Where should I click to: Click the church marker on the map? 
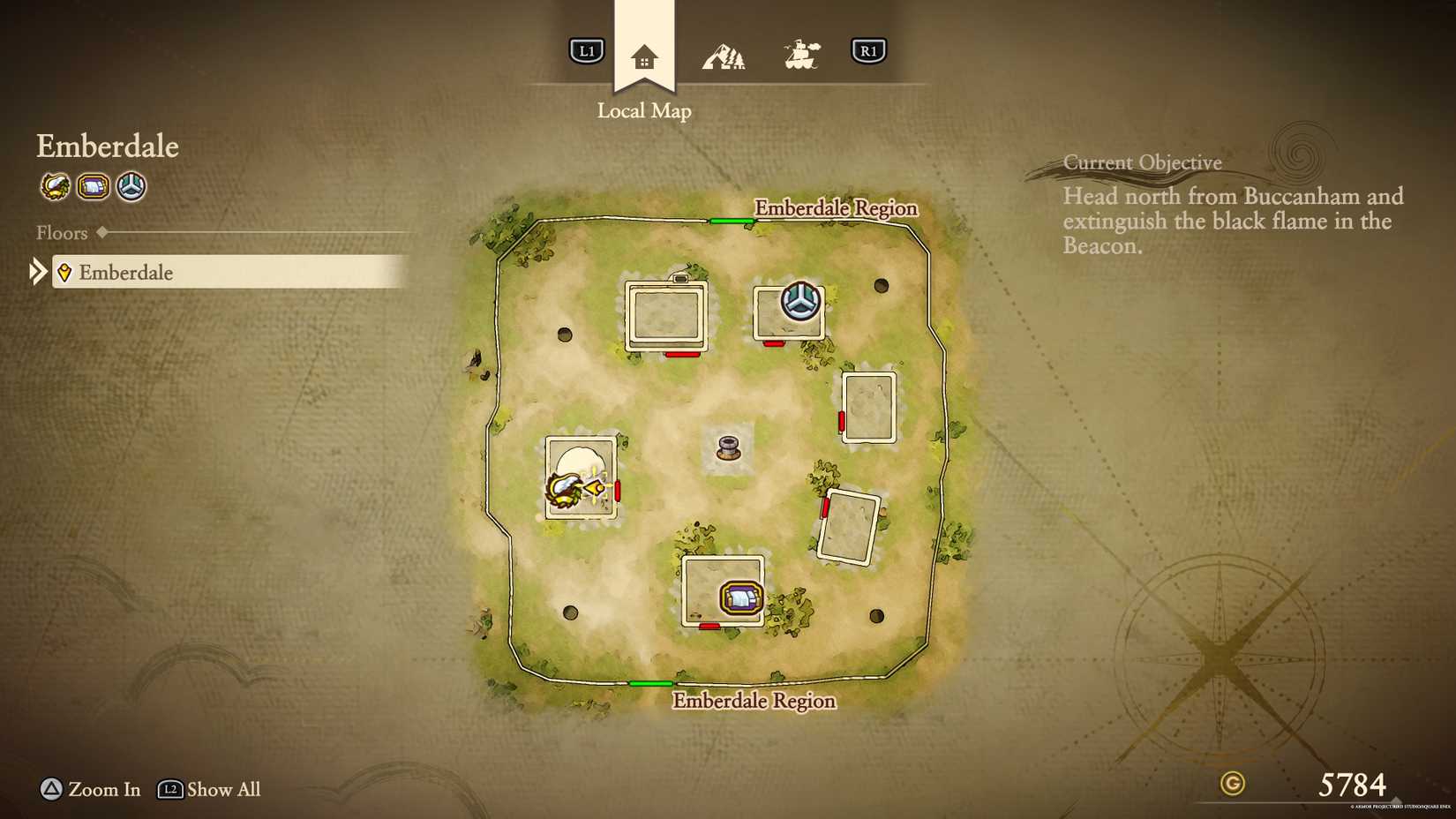pos(800,301)
